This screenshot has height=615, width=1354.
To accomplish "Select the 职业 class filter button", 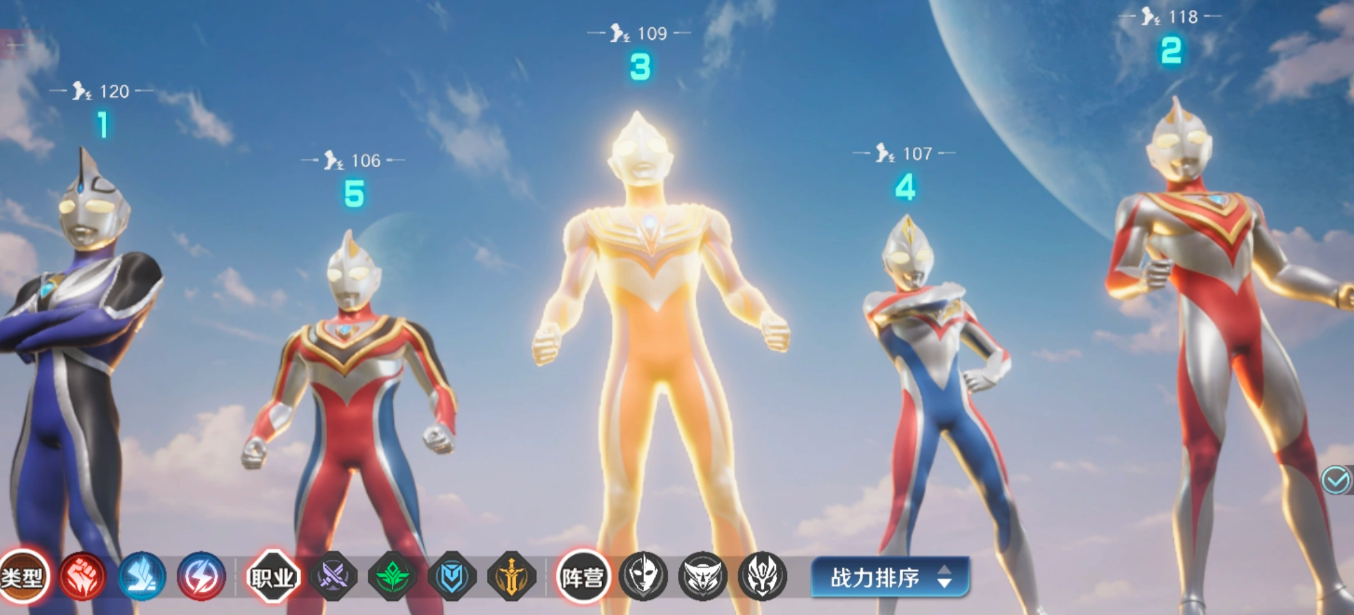I will coord(273,577).
